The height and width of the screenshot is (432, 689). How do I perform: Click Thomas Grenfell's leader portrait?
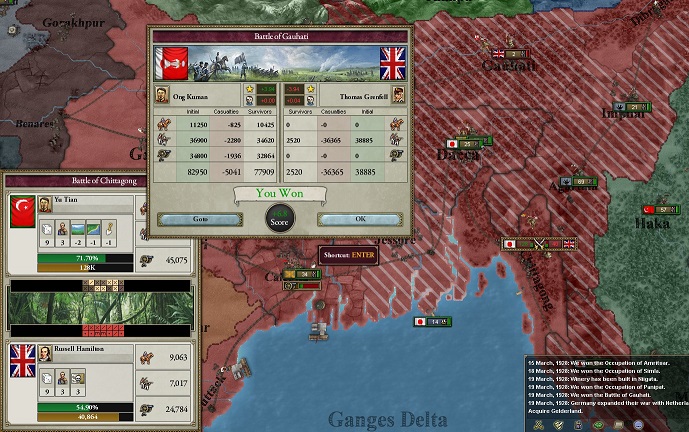click(397, 94)
